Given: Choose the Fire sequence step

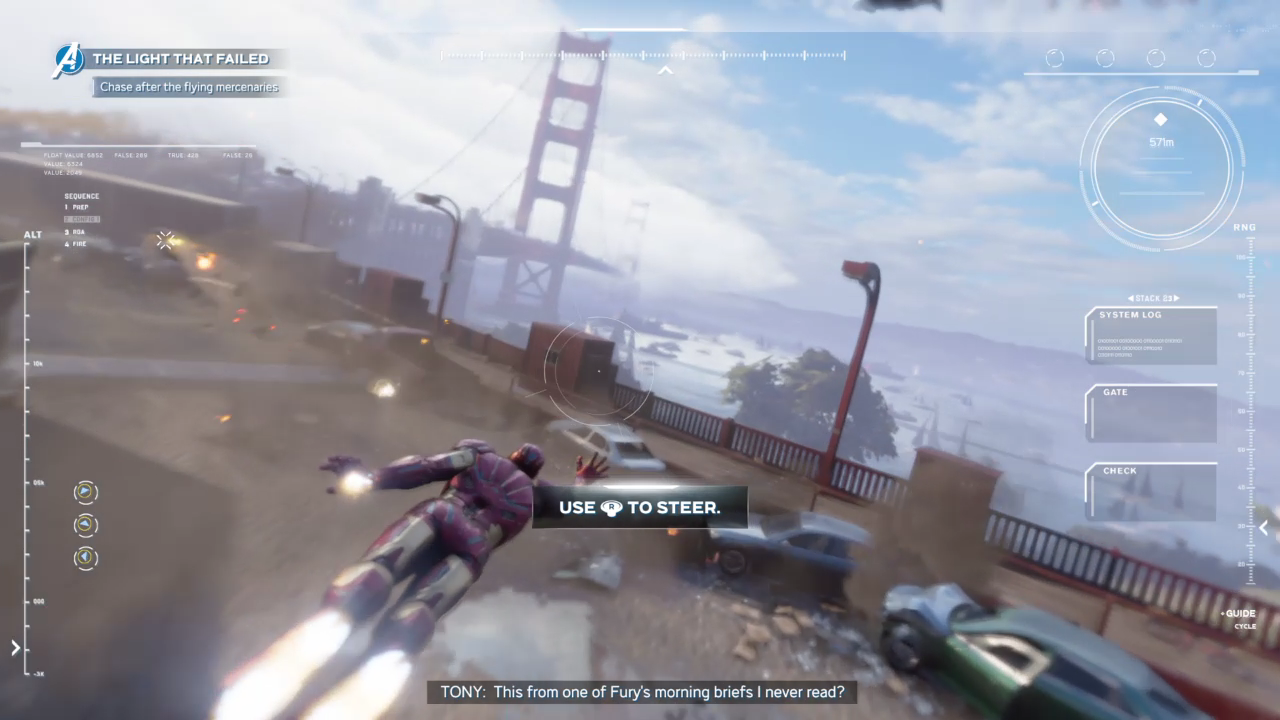Looking at the screenshot, I should click(x=77, y=243).
